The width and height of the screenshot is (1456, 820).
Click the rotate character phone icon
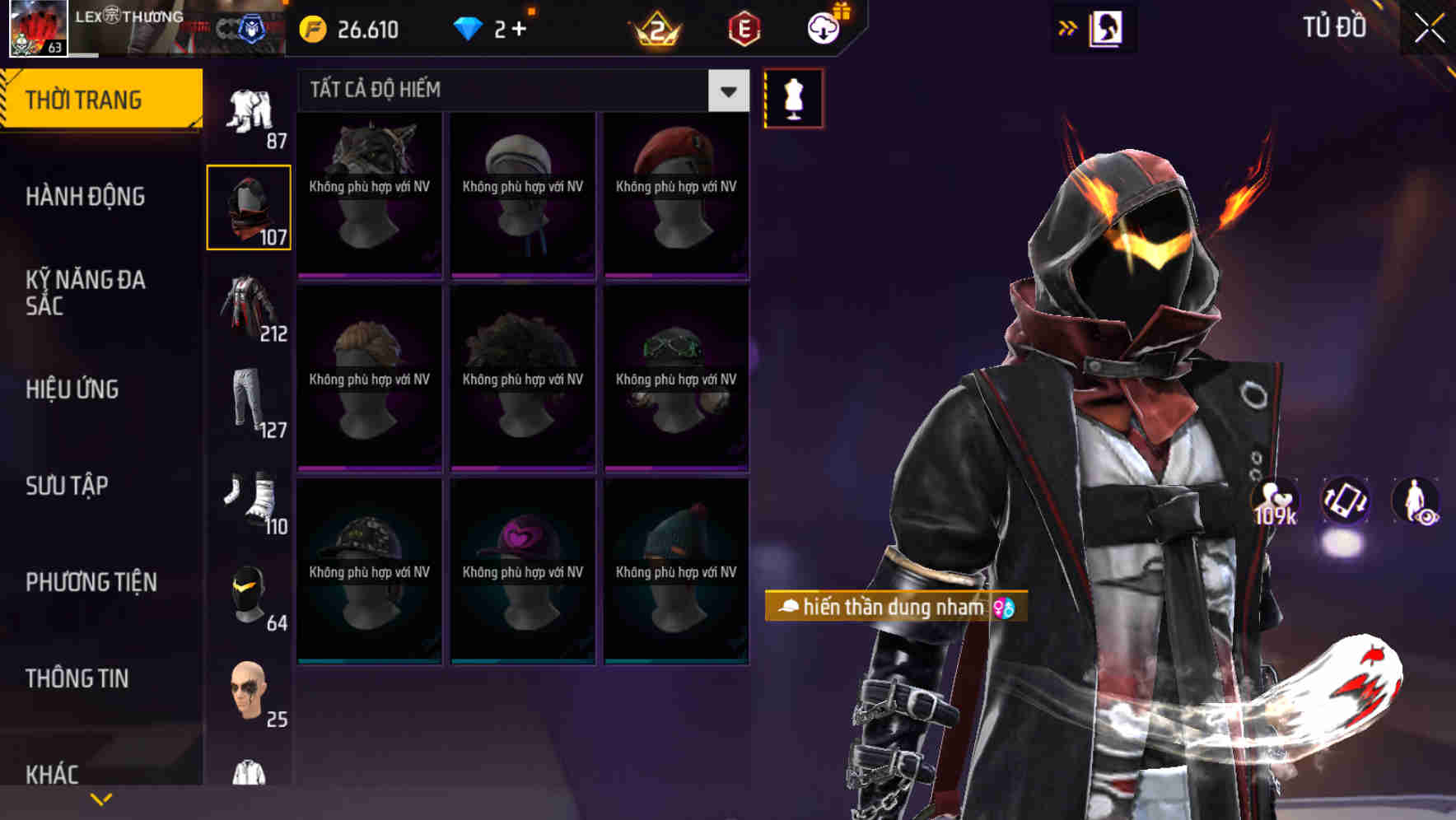tap(1347, 502)
